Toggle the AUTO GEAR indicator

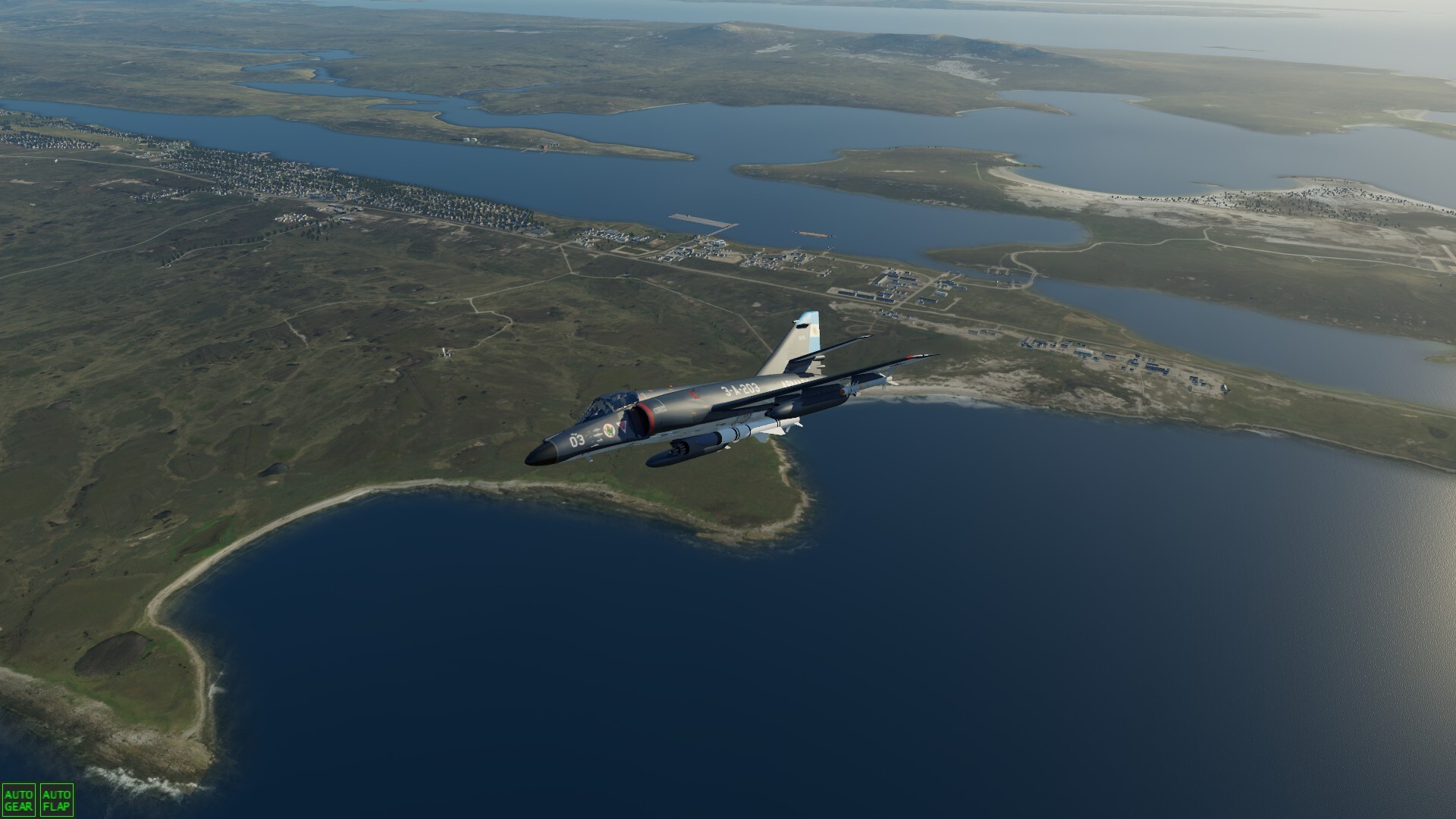(18, 800)
